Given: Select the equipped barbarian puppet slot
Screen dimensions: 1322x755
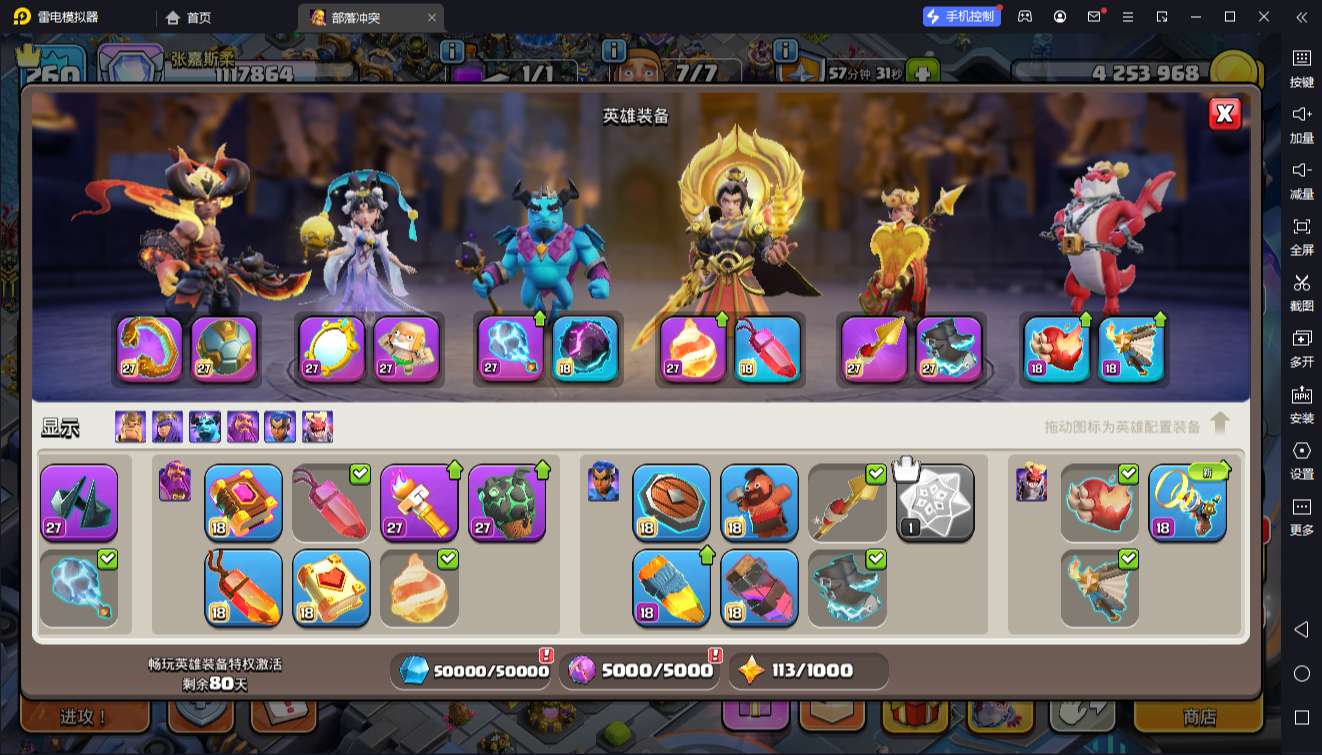Looking at the screenshot, I should [406, 348].
